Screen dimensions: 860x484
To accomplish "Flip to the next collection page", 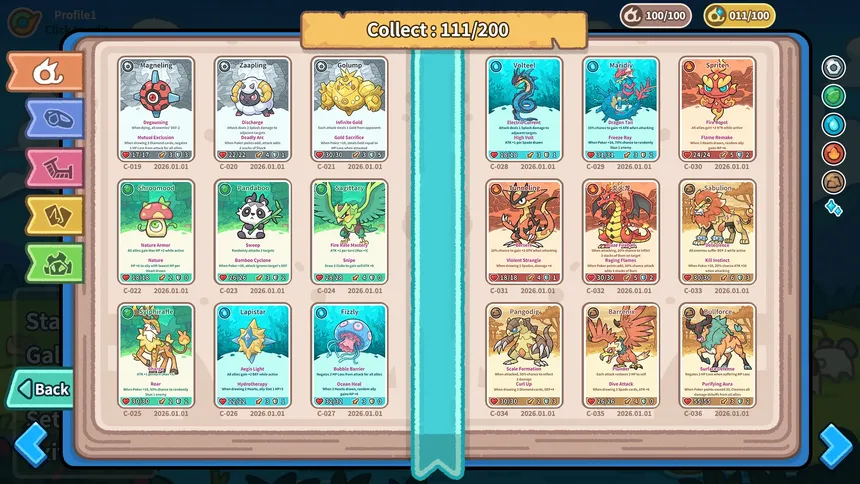I will click(836, 444).
